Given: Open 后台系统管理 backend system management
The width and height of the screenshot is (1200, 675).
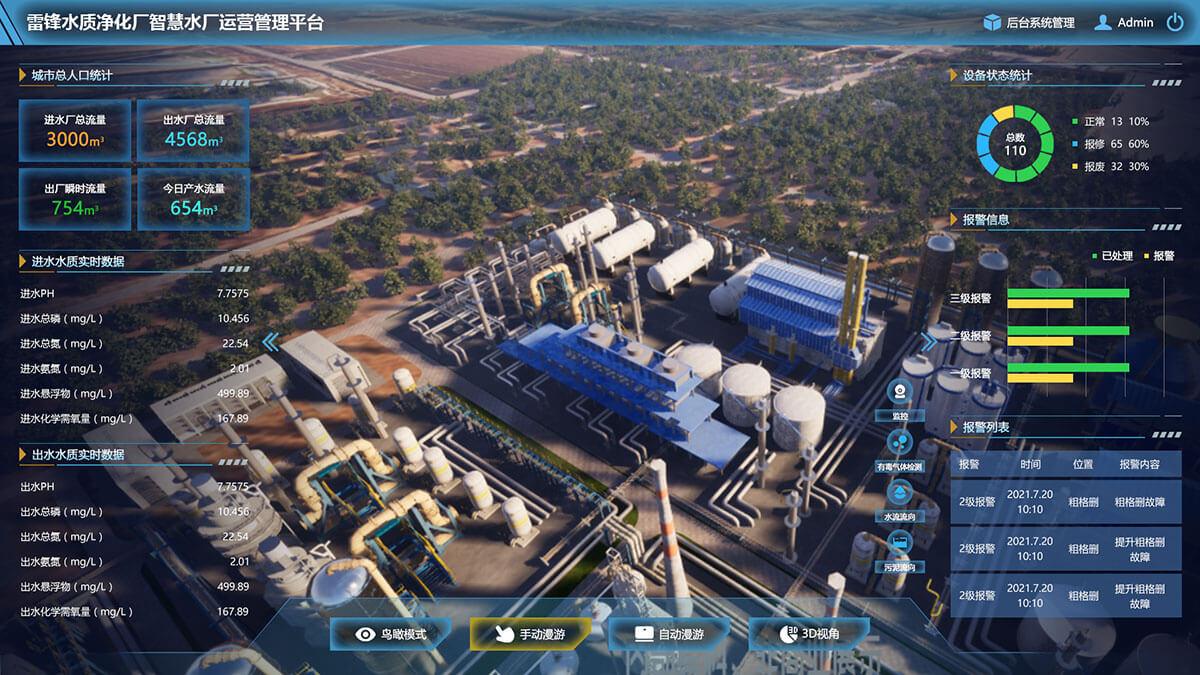Looking at the screenshot, I should (1028, 22).
